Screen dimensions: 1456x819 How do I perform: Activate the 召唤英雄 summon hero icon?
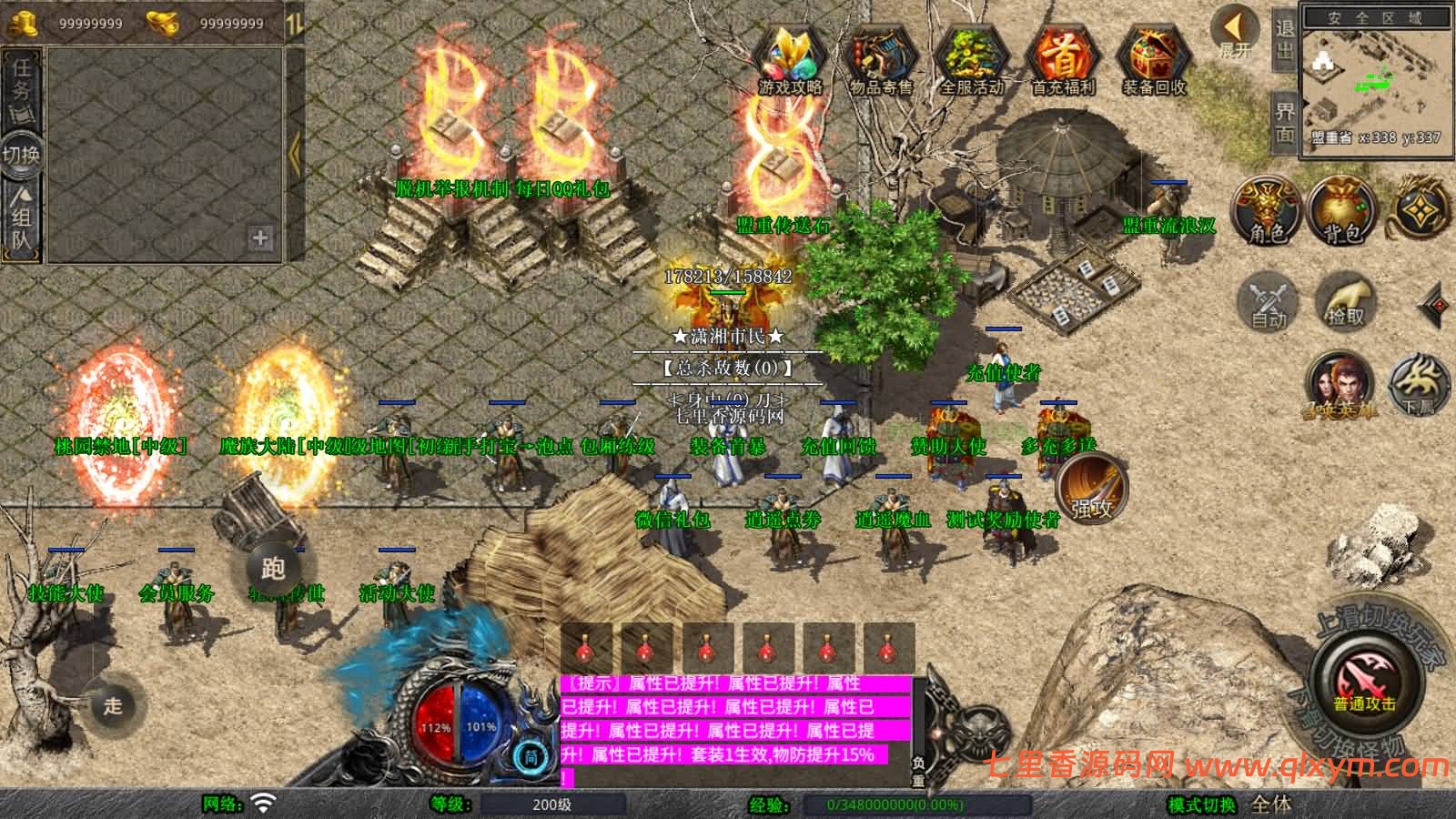click(x=1340, y=386)
